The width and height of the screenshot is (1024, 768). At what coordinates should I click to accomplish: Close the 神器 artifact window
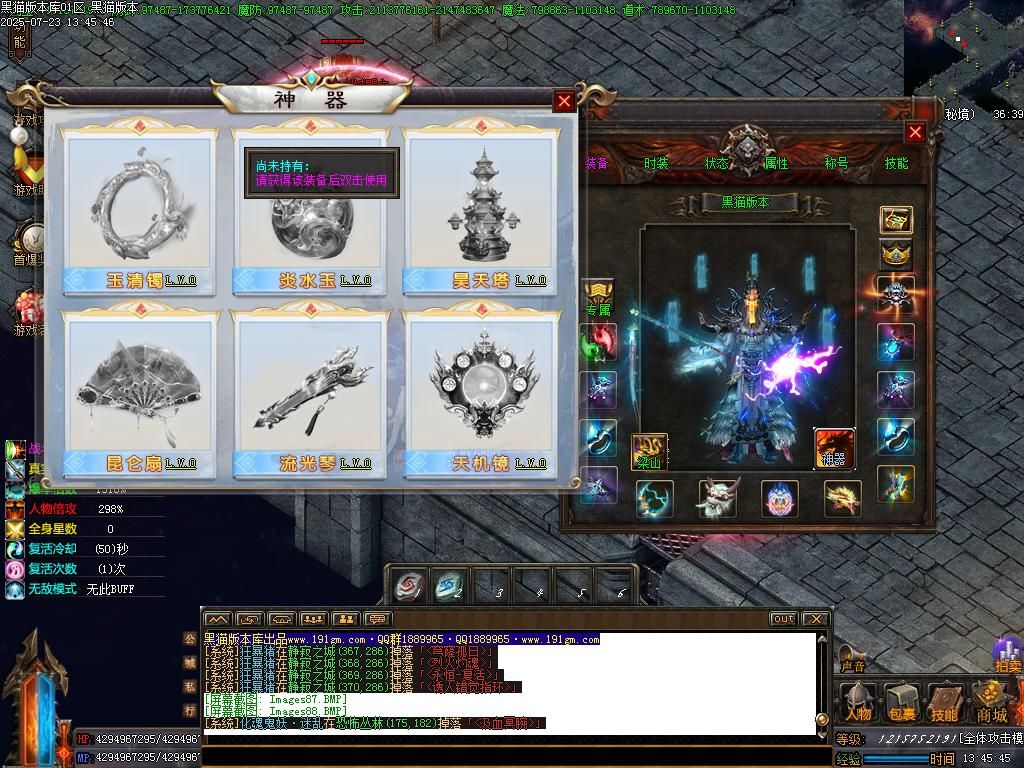click(564, 101)
